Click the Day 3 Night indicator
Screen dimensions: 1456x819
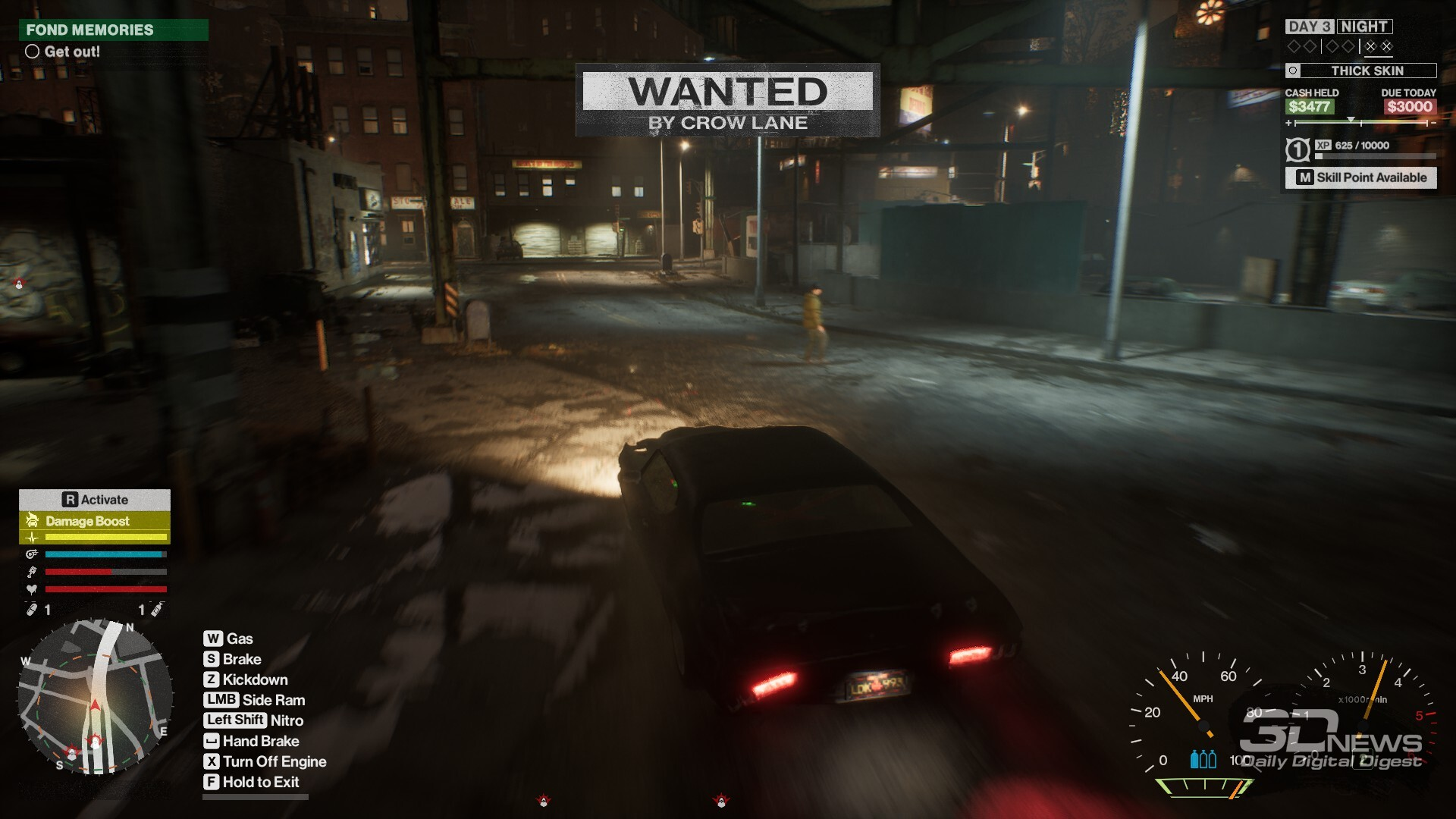point(1338,27)
